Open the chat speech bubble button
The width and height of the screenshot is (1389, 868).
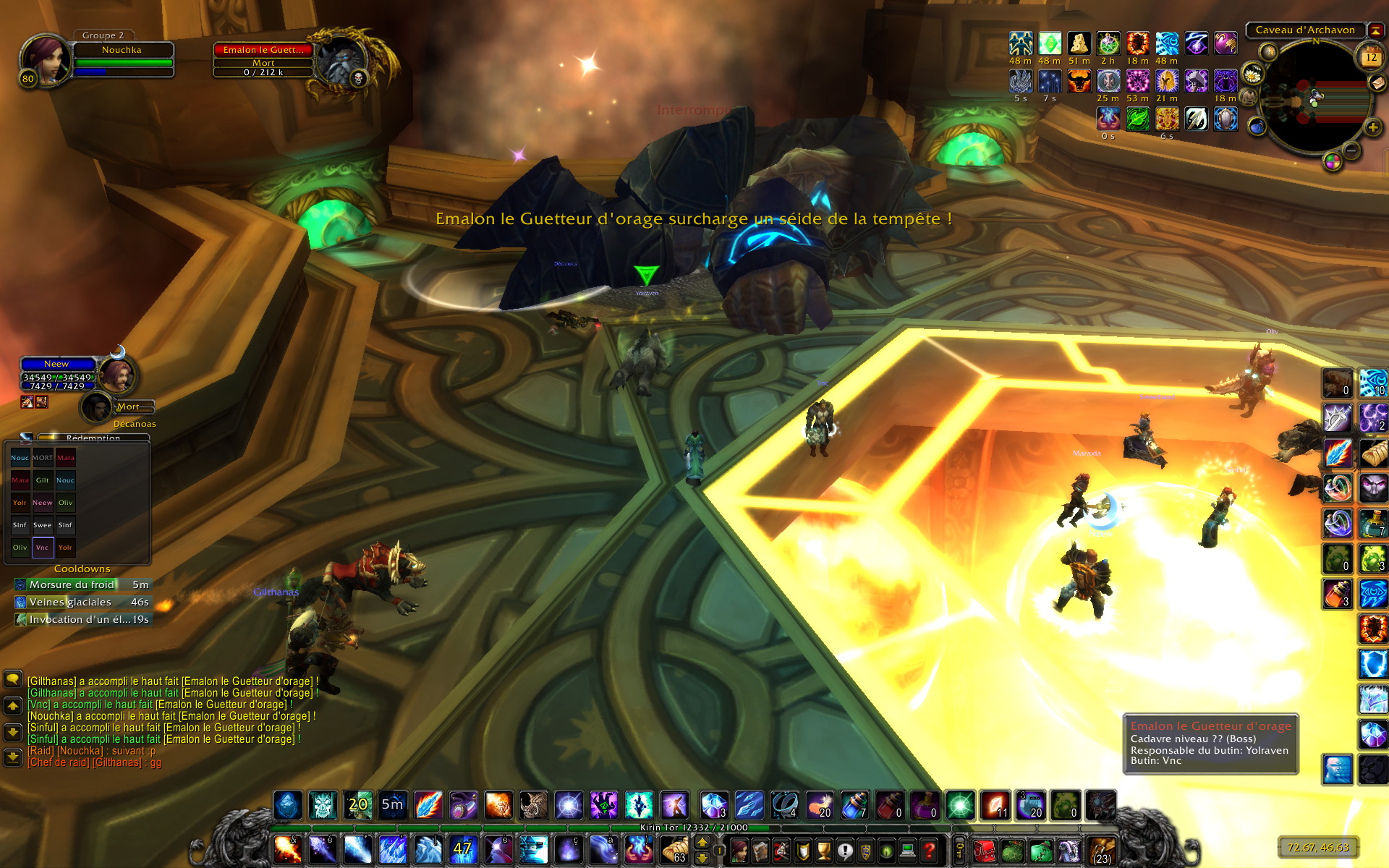13,679
